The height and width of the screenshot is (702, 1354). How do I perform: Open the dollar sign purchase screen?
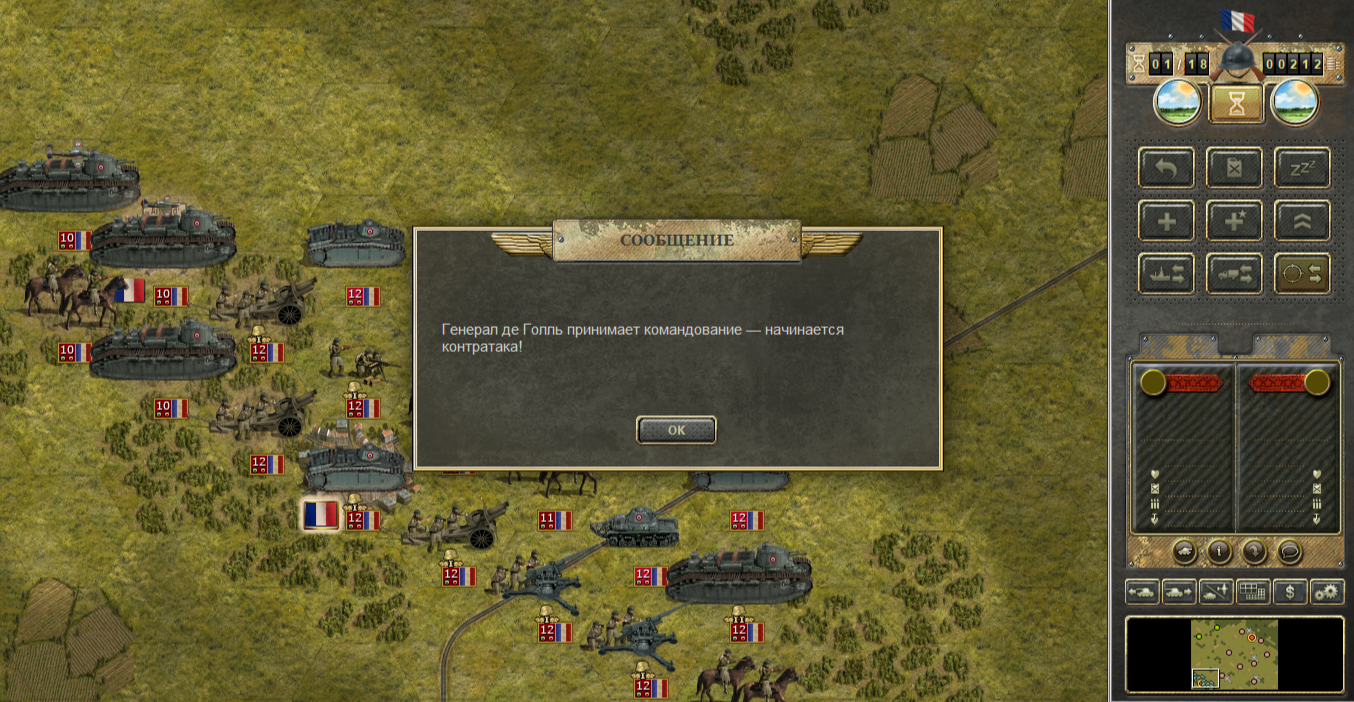coord(1290,591)
